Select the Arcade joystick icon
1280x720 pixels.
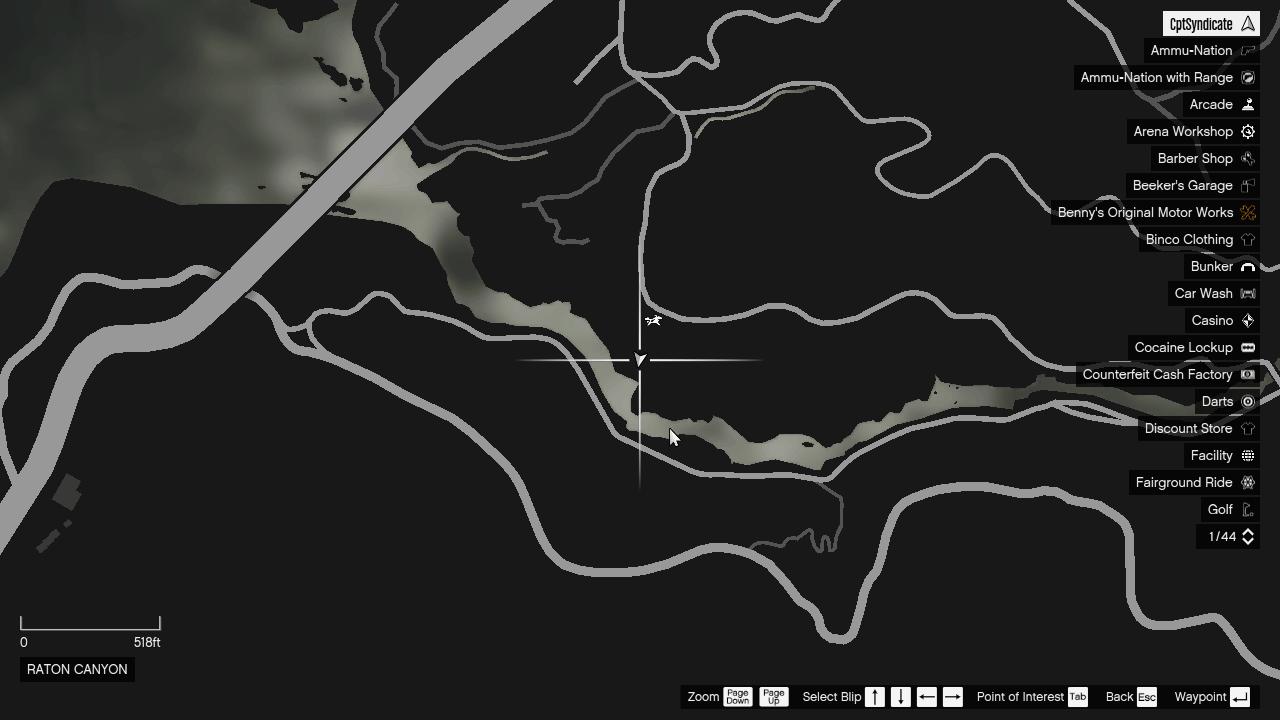(x=1247, y=104)
